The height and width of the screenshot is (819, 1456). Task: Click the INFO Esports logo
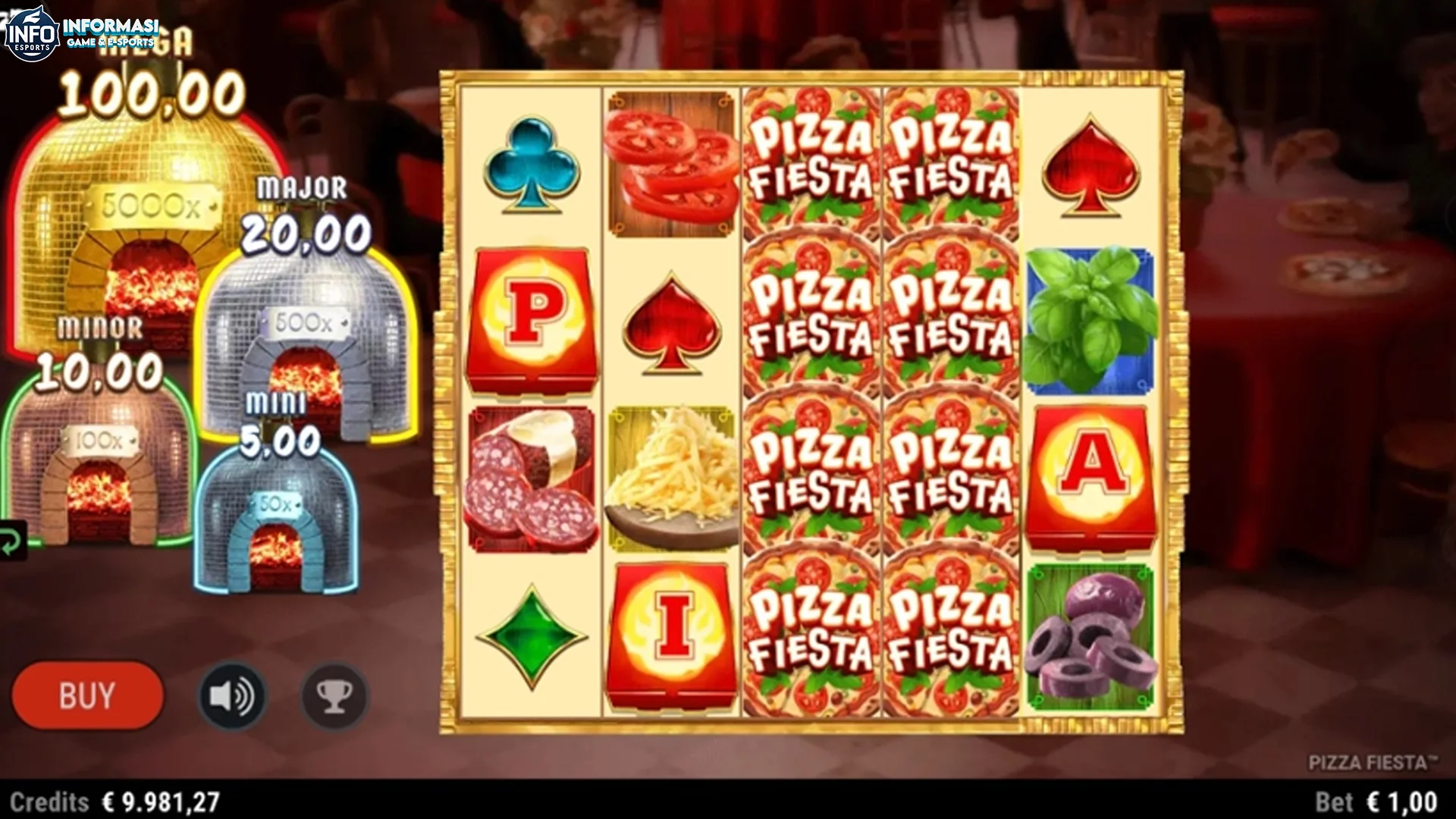coord(34,30)
